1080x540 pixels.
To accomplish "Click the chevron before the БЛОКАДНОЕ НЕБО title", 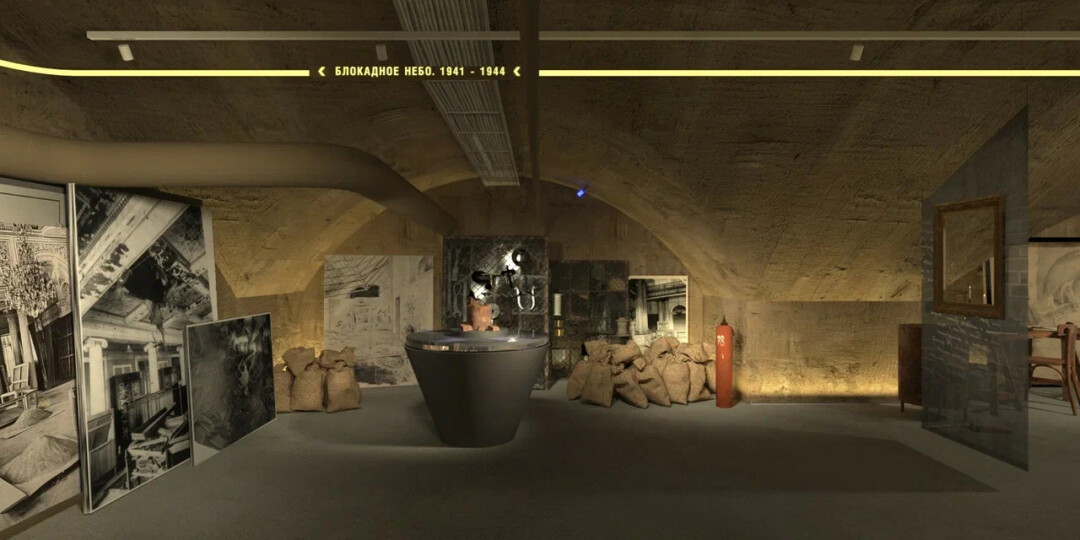I will pyautogui.click(x=322, y=72).
